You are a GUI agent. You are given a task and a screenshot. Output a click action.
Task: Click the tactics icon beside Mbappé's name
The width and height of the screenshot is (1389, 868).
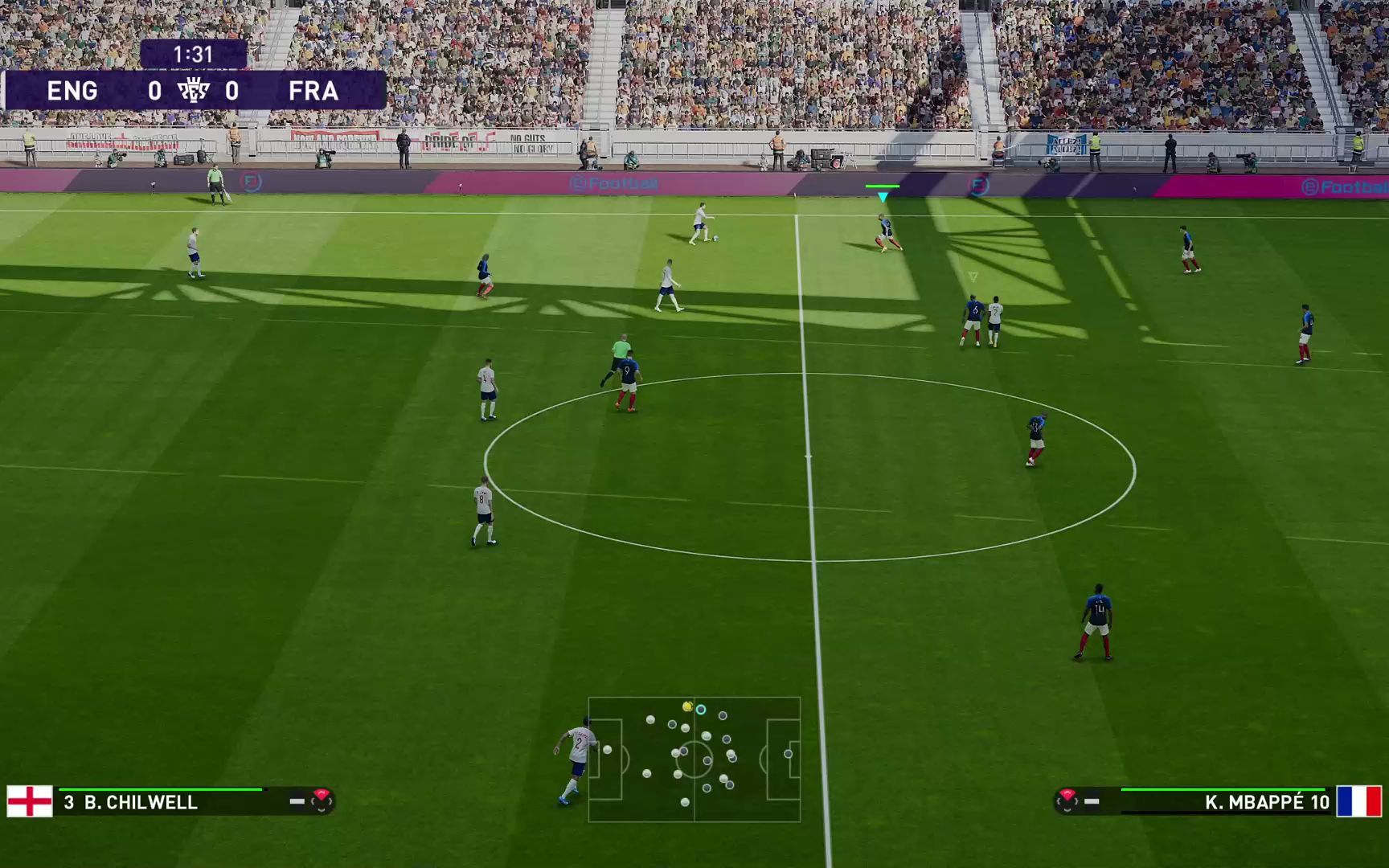pos(1067,800)
